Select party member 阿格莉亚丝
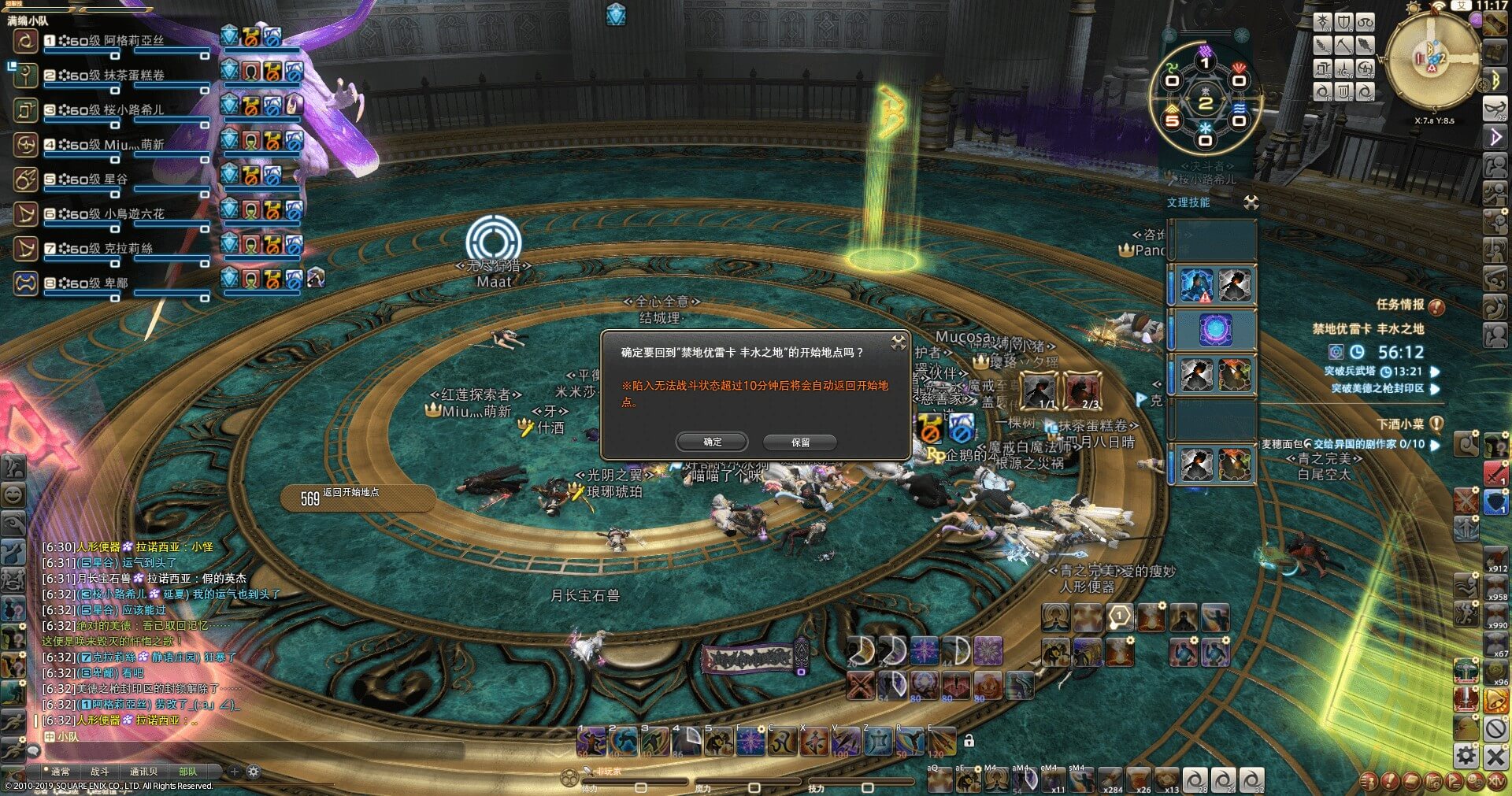The width and height of the screenshot is (1512, 796). (x=133, y=41)
